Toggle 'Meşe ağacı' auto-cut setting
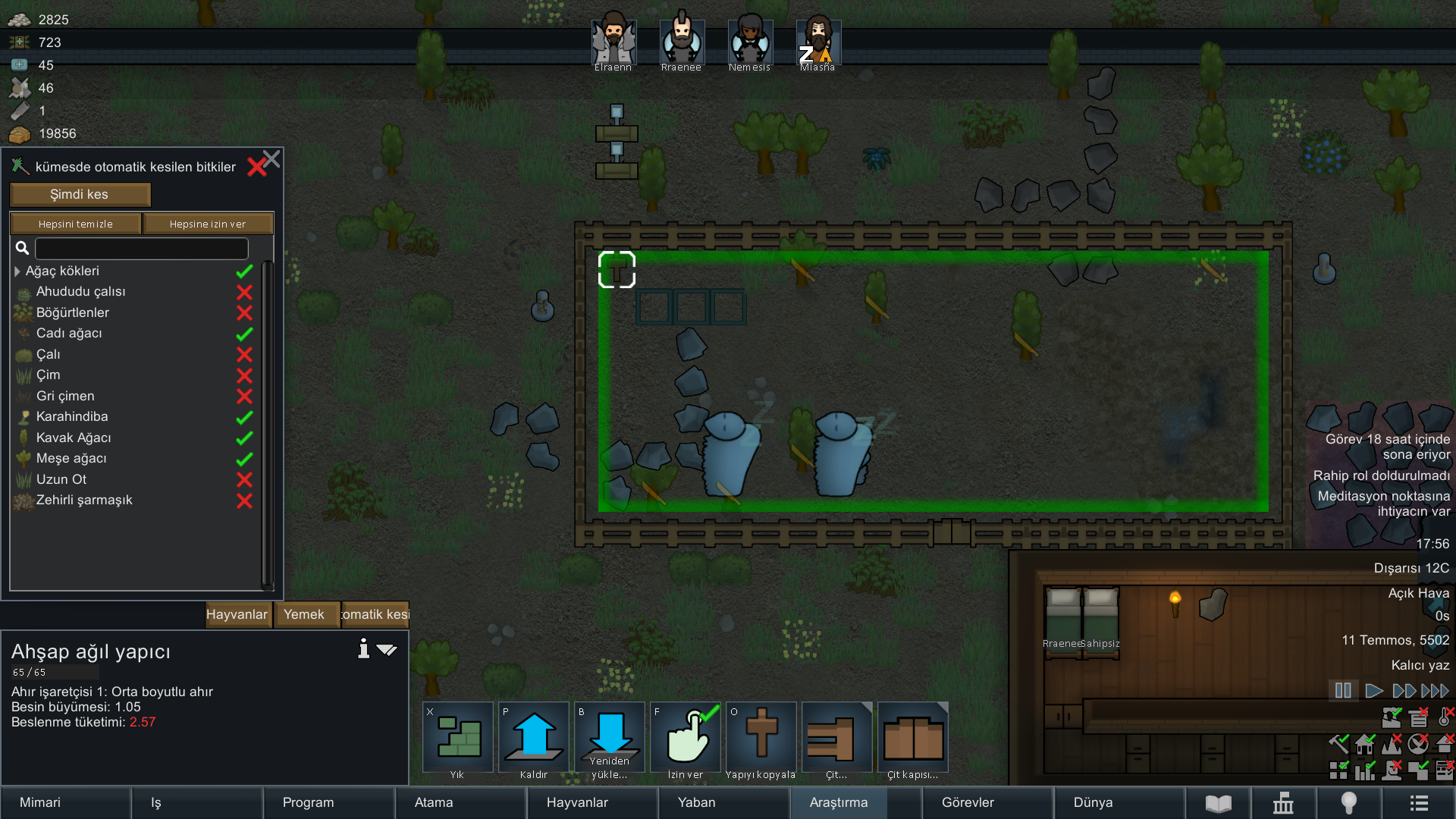The width and height of the screenshot is (1456, 819). (x=244, y=459)
